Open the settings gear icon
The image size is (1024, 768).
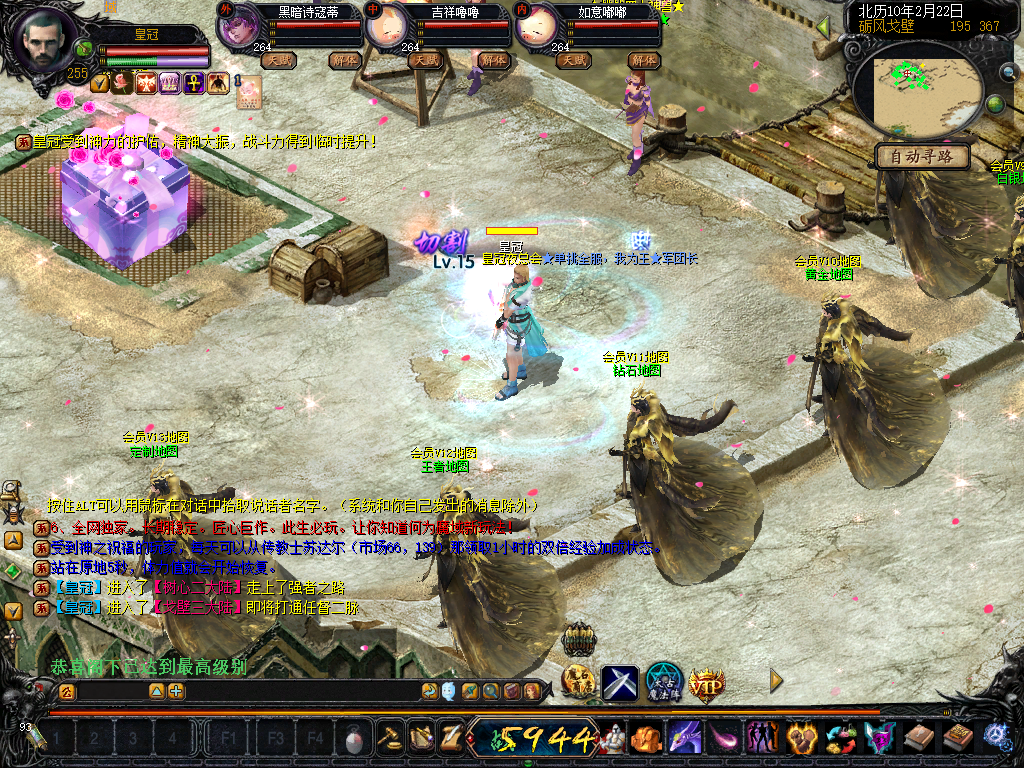(996, 738)
